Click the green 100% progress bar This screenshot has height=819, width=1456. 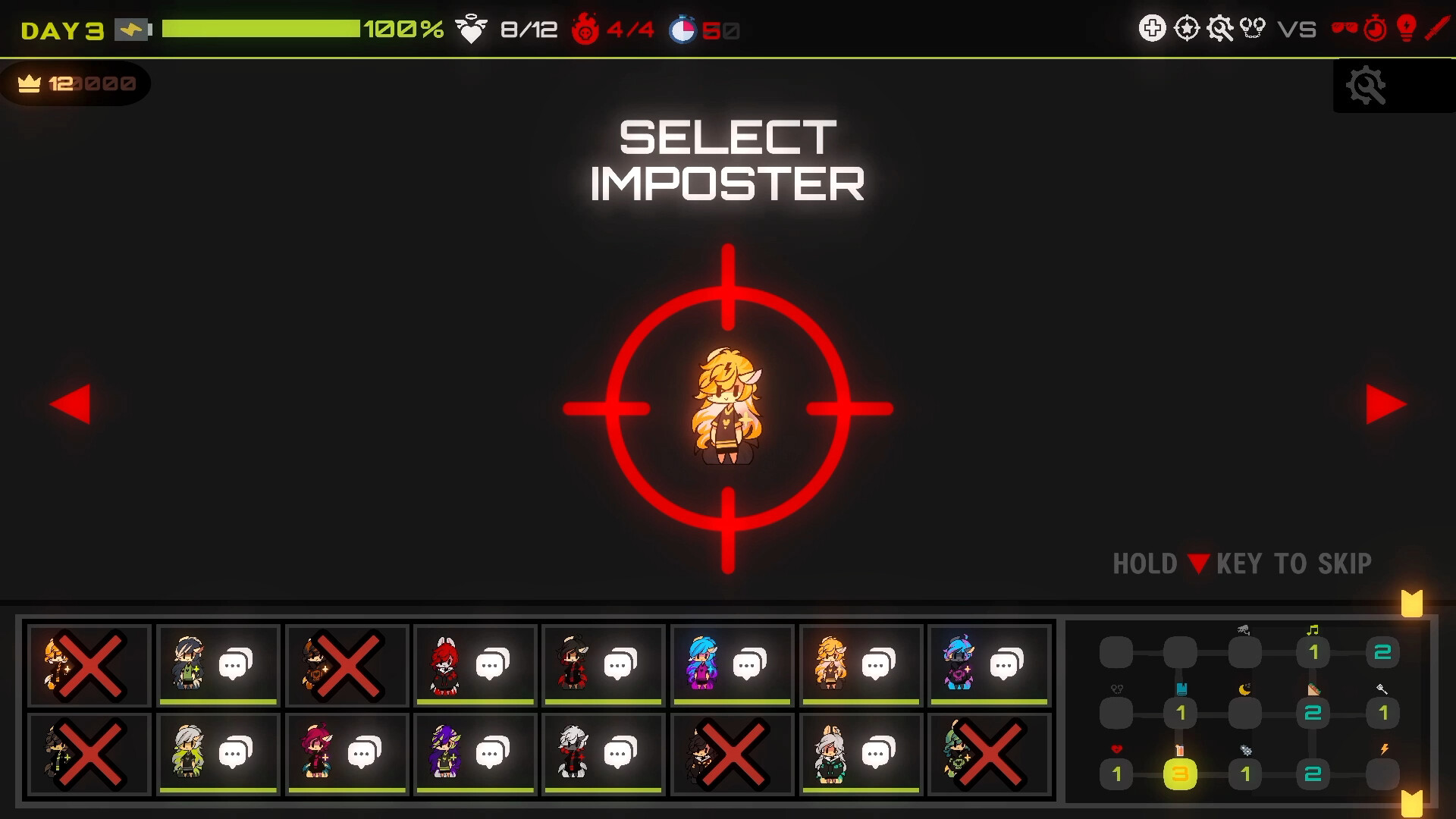pyautogui.click(x=262, y=30)
